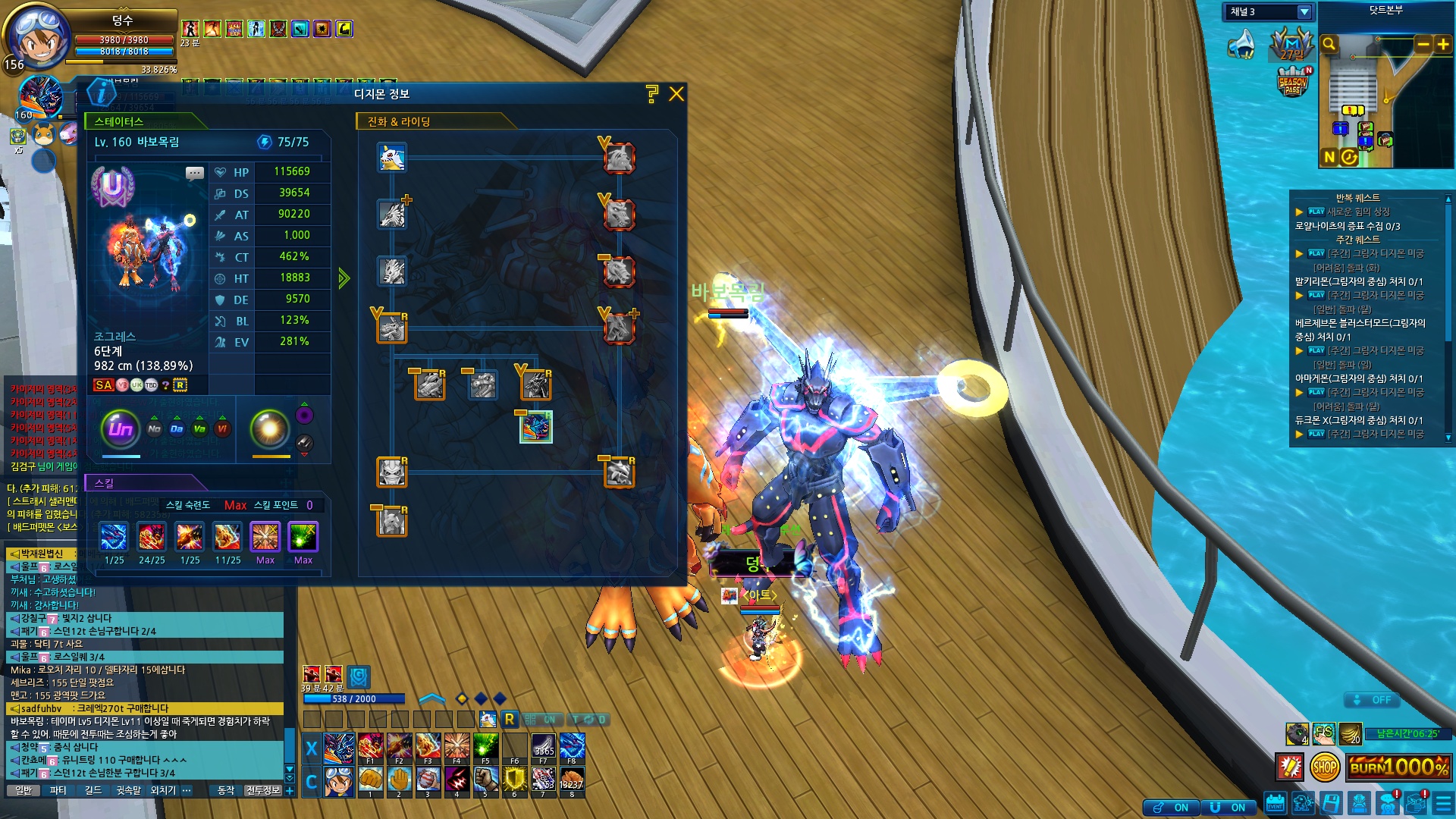
Task: Open the channel 3 dropdown
Action: click(x=1304, y=12)
